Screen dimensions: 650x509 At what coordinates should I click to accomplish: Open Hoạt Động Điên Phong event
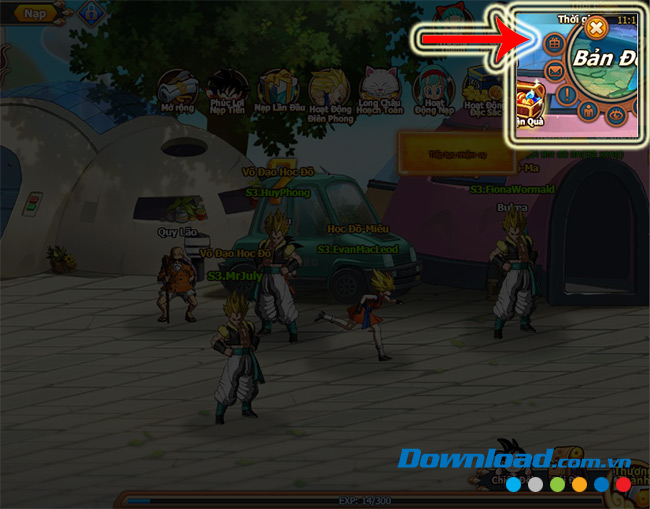pyautogui.click(x=327, y=87)
